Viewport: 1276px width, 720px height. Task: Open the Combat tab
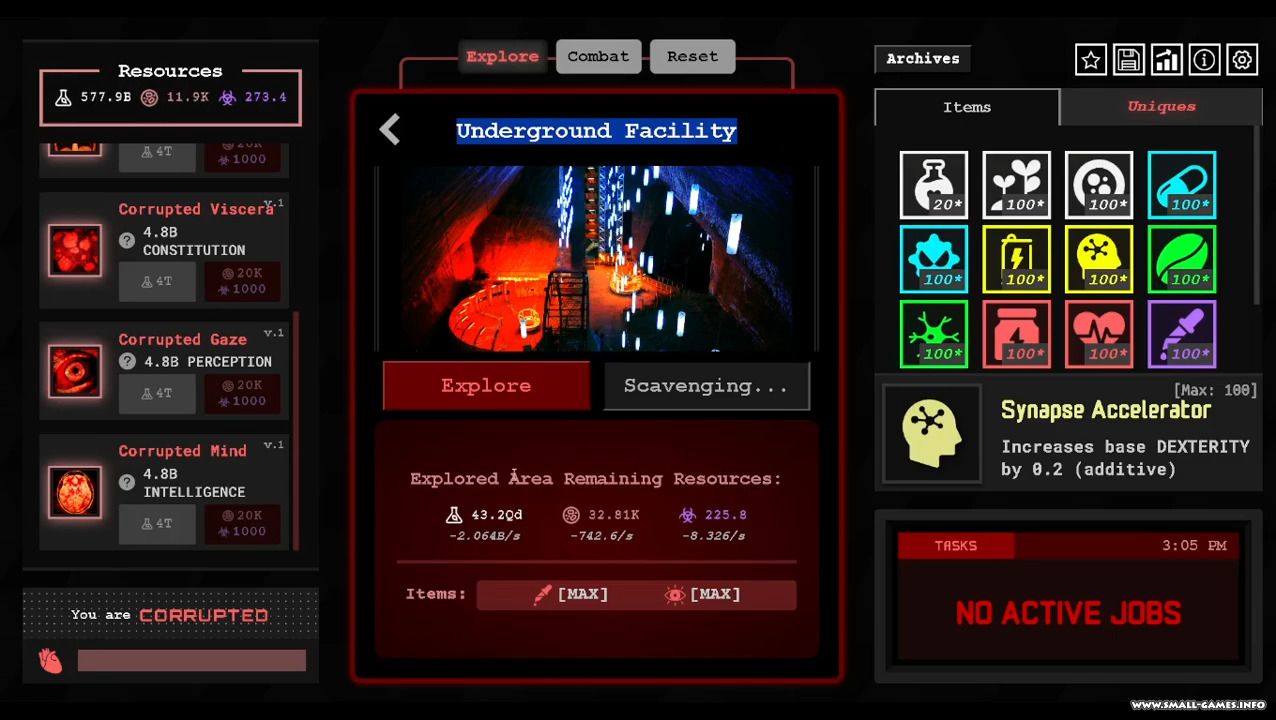pyautogui.click(x=598, y=57)
